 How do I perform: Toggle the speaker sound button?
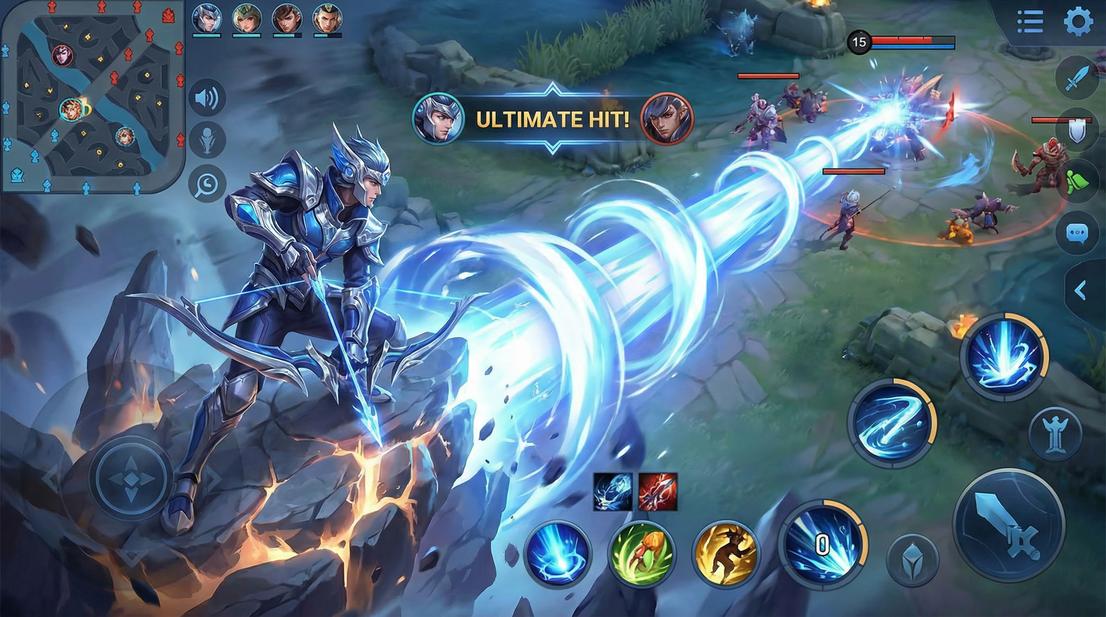207,98
